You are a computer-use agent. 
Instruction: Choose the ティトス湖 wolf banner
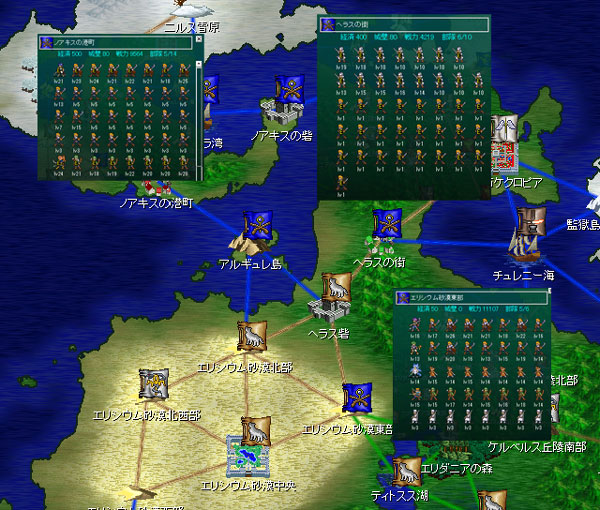pyautogui.click(x=404, y=469)
